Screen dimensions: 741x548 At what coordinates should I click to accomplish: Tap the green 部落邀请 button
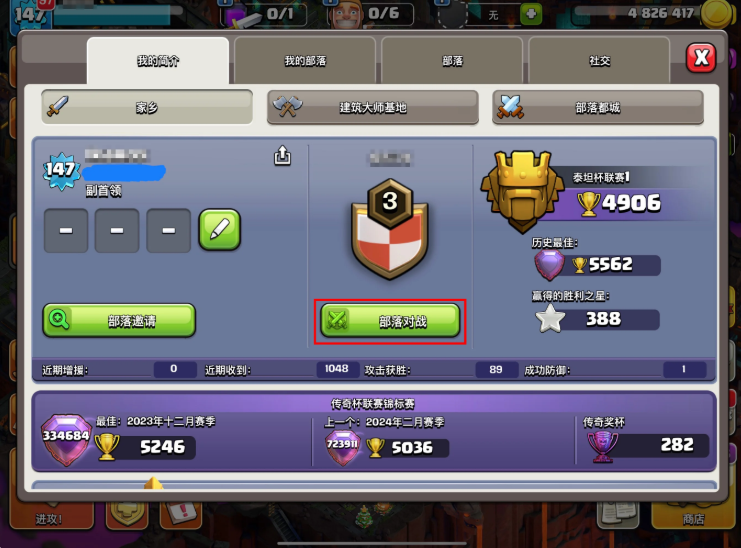tap(119, 320)
